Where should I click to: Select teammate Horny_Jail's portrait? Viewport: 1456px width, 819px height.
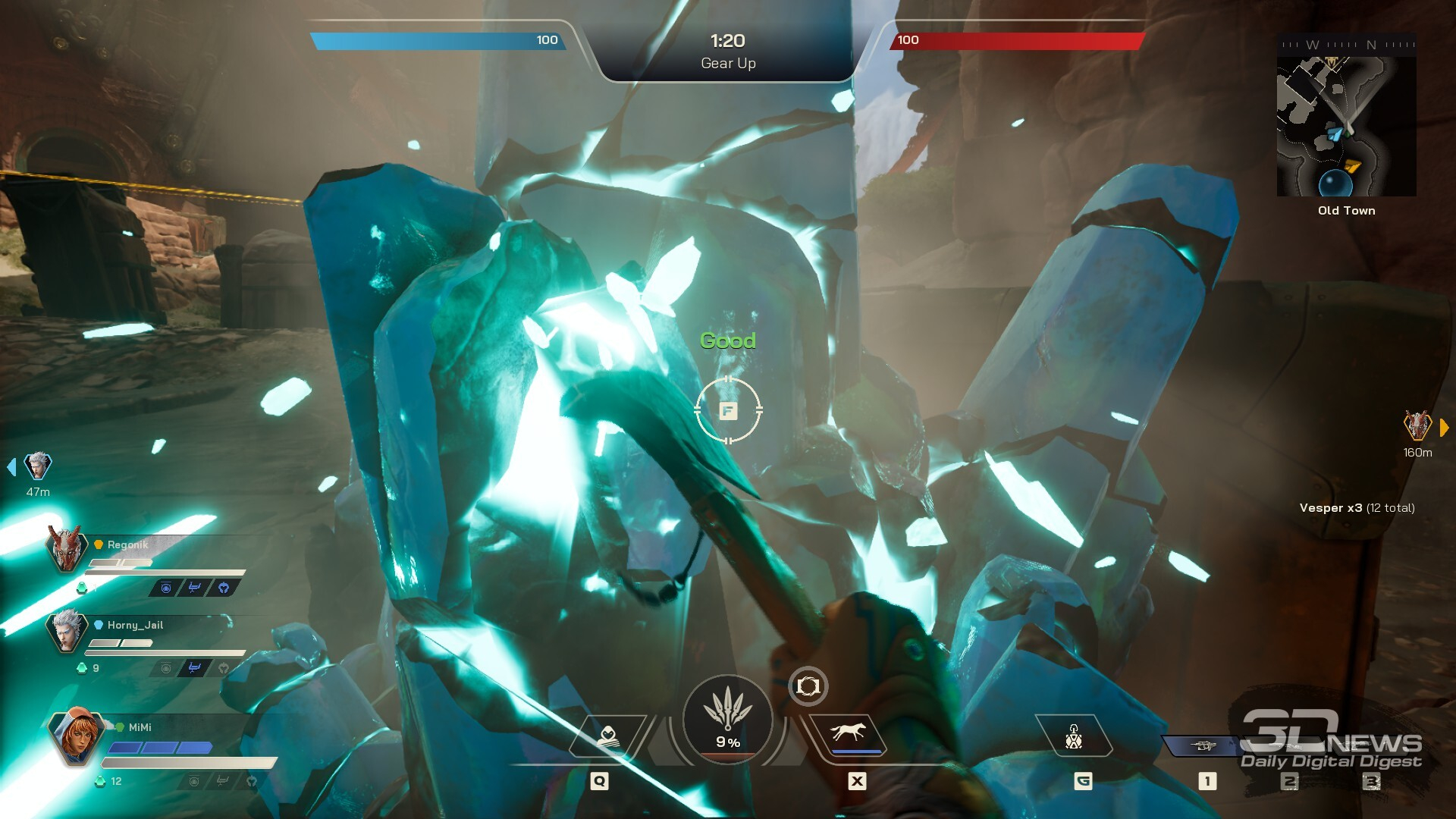coord(67,630)
